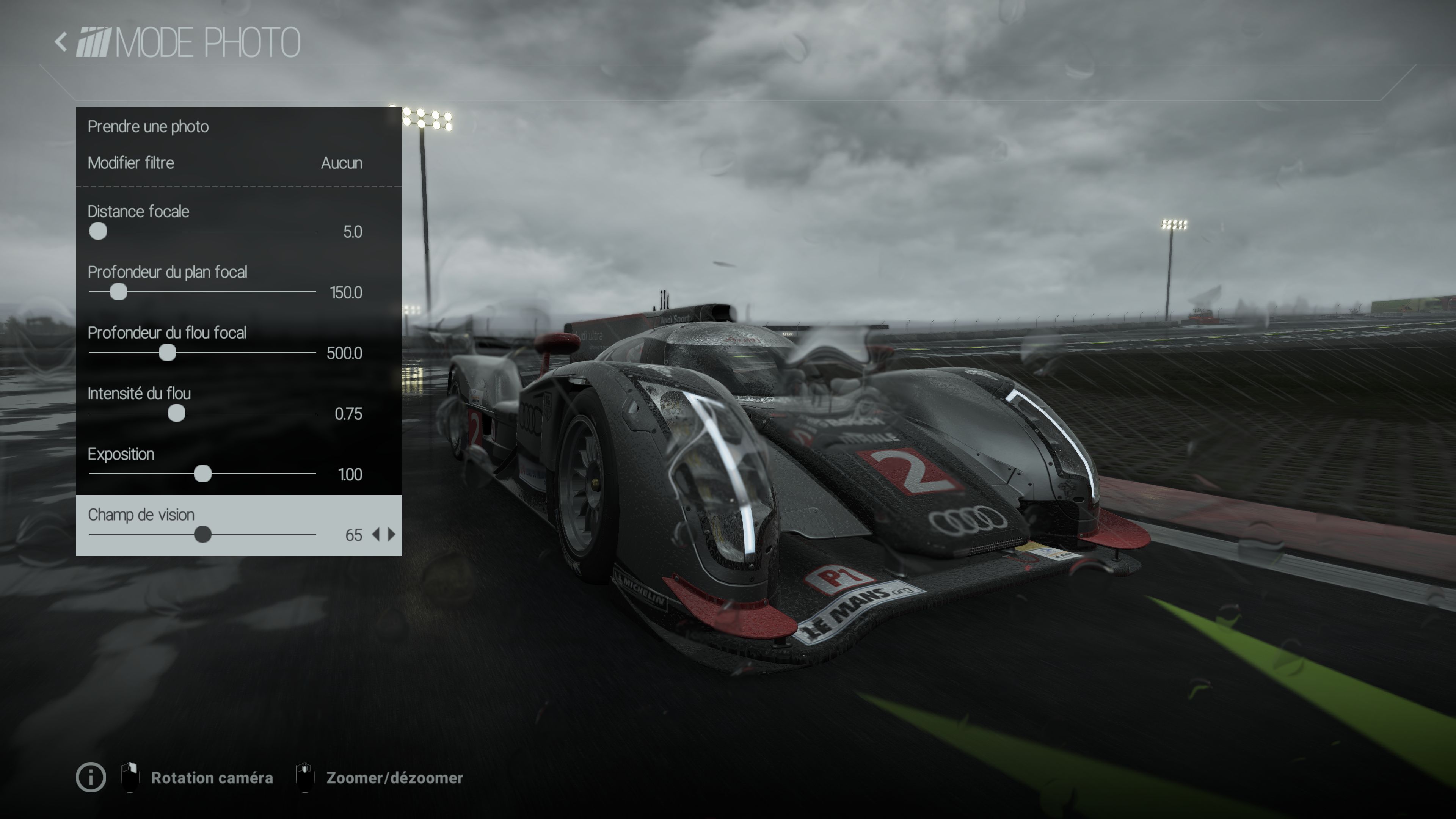Screen dimensions: 1456x819
Task: Open the info icon at the bottom
Action: 91,778
